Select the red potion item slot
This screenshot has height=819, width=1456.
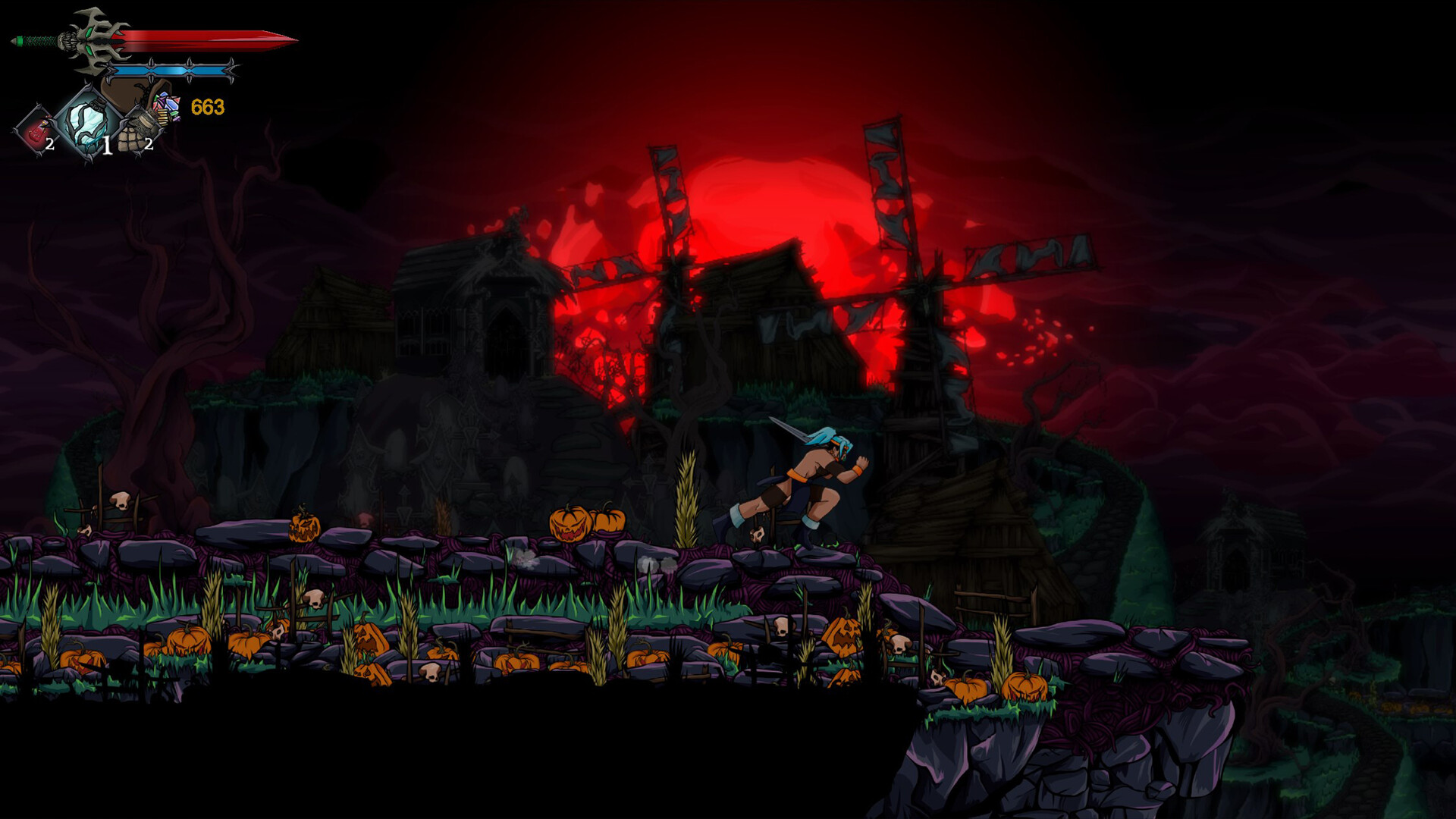point(34,126)
